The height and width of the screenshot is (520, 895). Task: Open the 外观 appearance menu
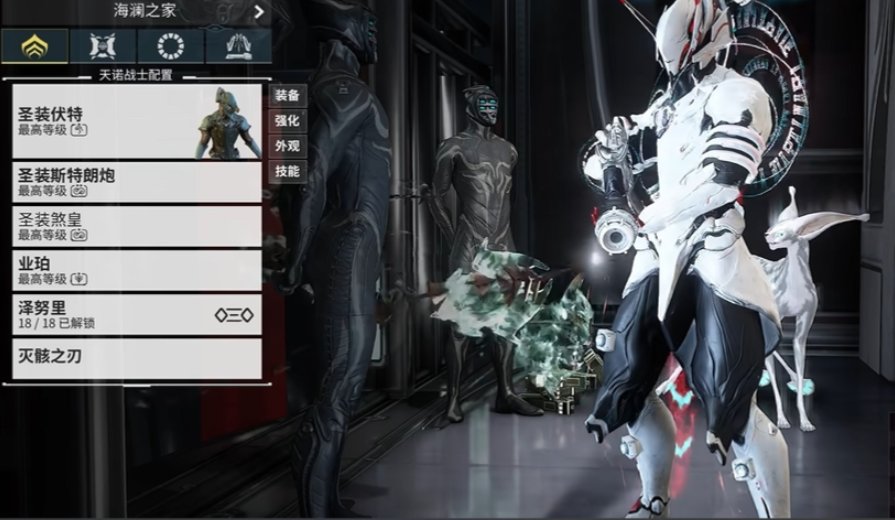tap(287, 146)
